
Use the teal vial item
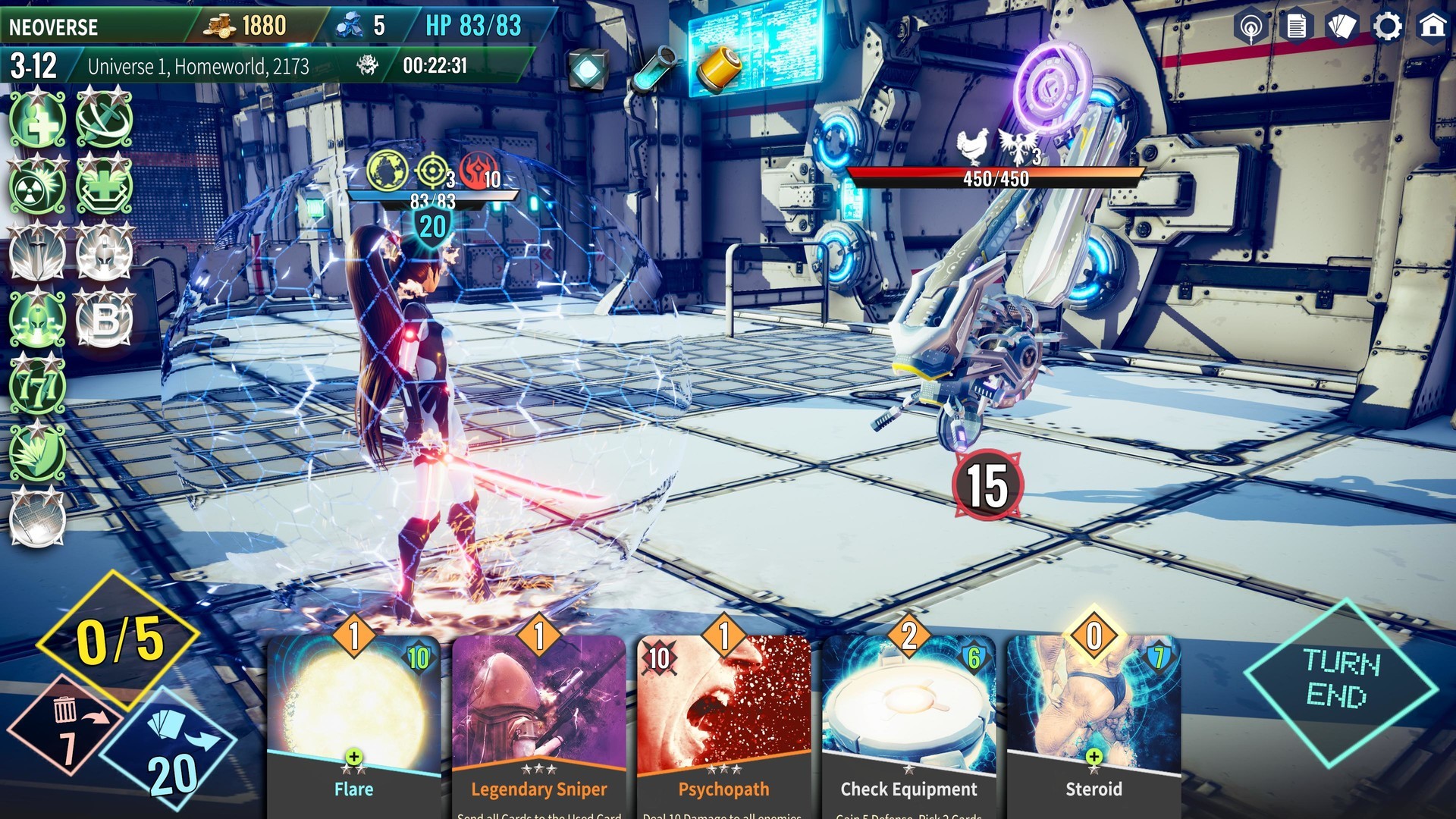[x=654, y=68]
